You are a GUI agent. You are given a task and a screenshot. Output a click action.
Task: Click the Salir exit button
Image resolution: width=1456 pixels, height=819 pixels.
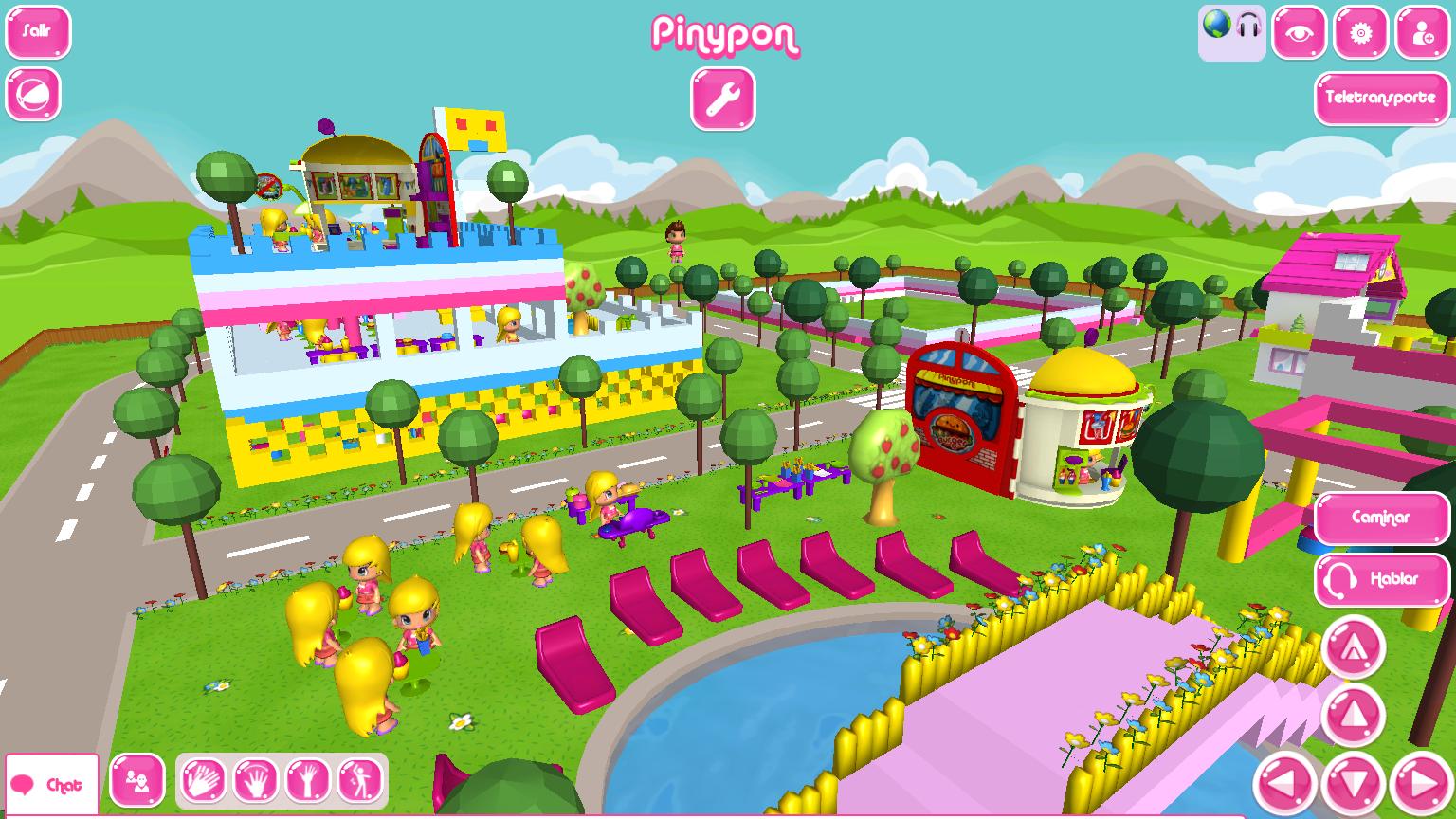tap(38, 32)
